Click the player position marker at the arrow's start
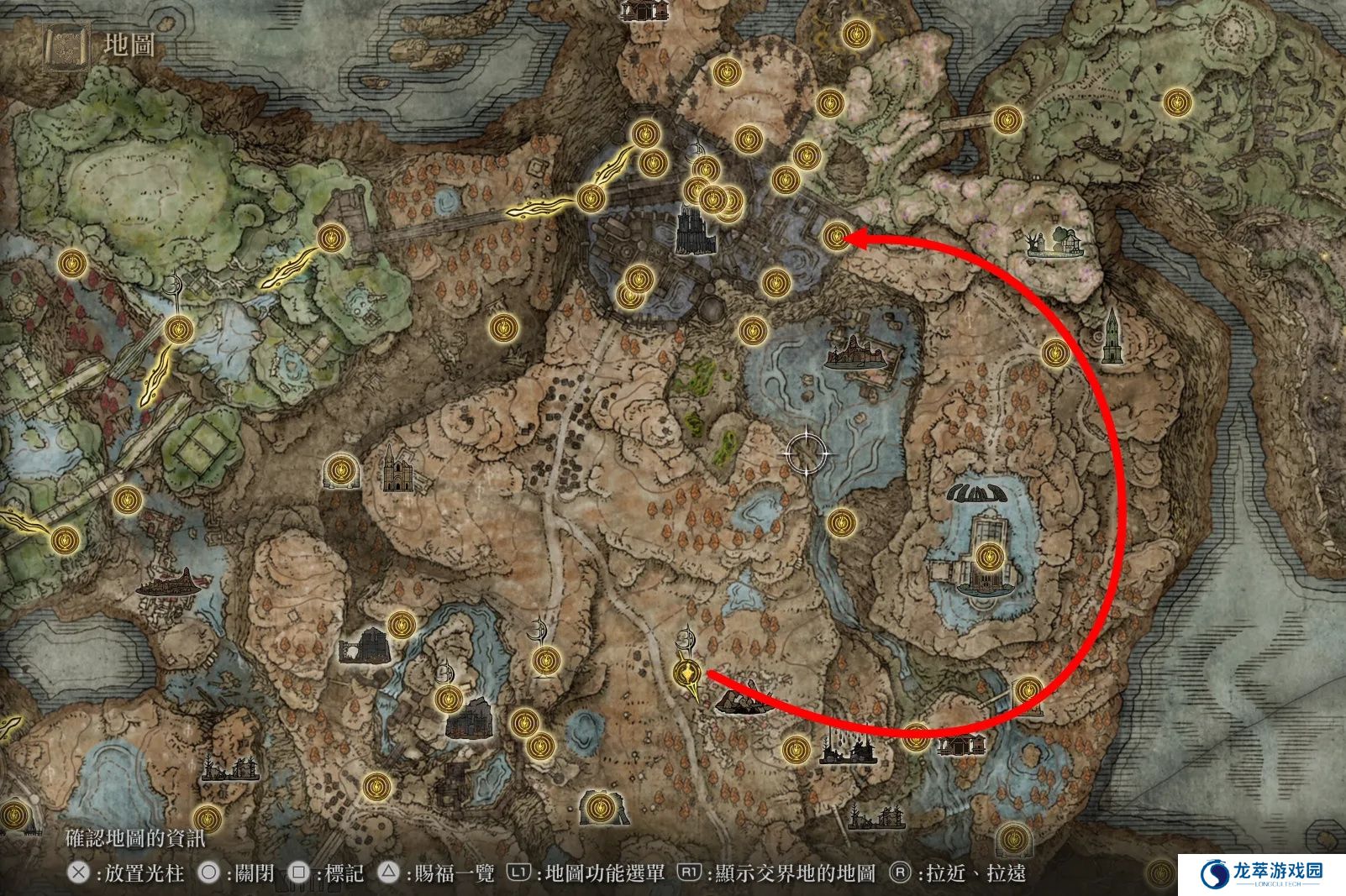Image resolution: width=1346 pixels, height=896 pixels. 688,673
